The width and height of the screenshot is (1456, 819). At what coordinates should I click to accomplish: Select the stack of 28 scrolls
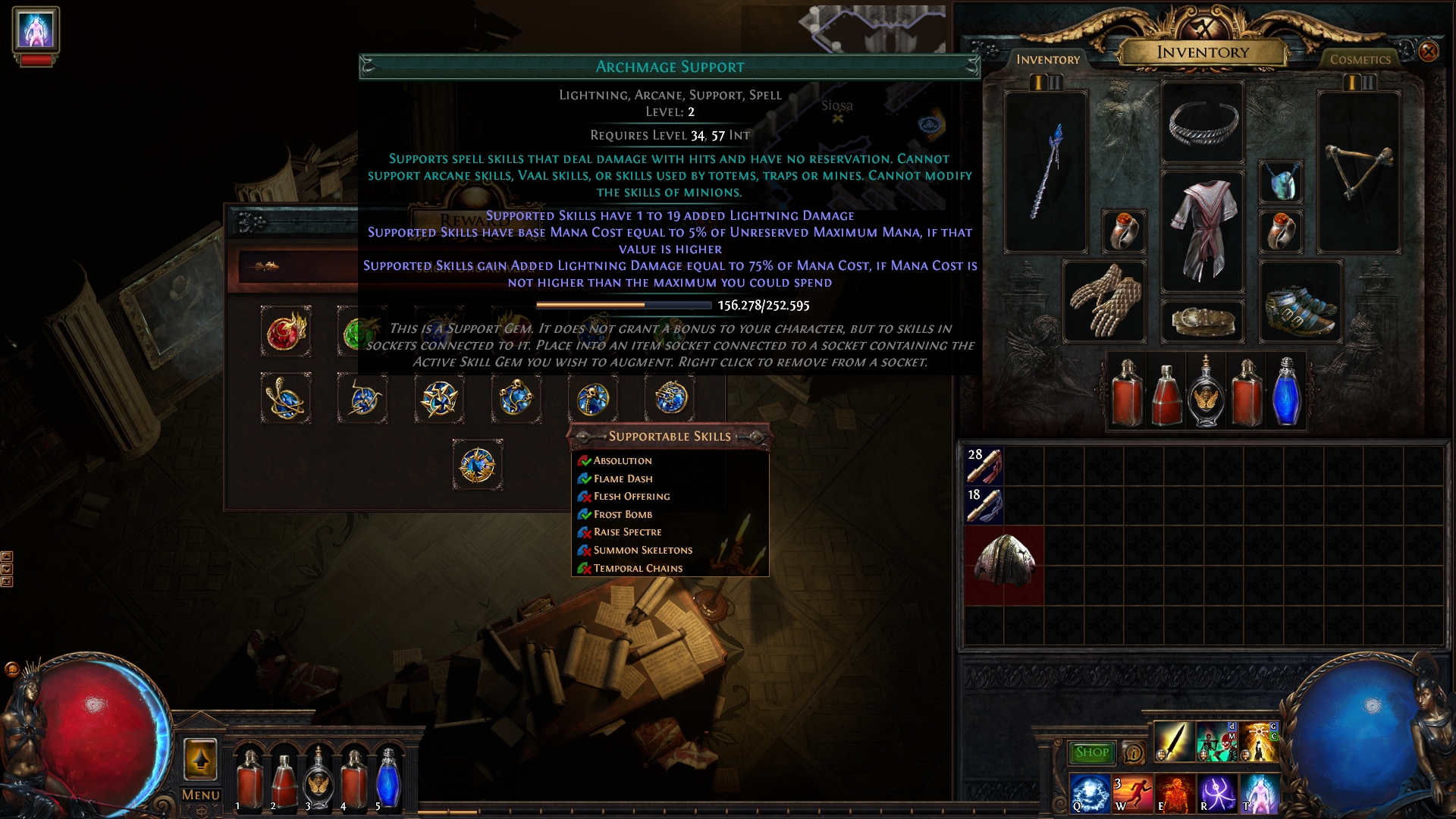984,465
